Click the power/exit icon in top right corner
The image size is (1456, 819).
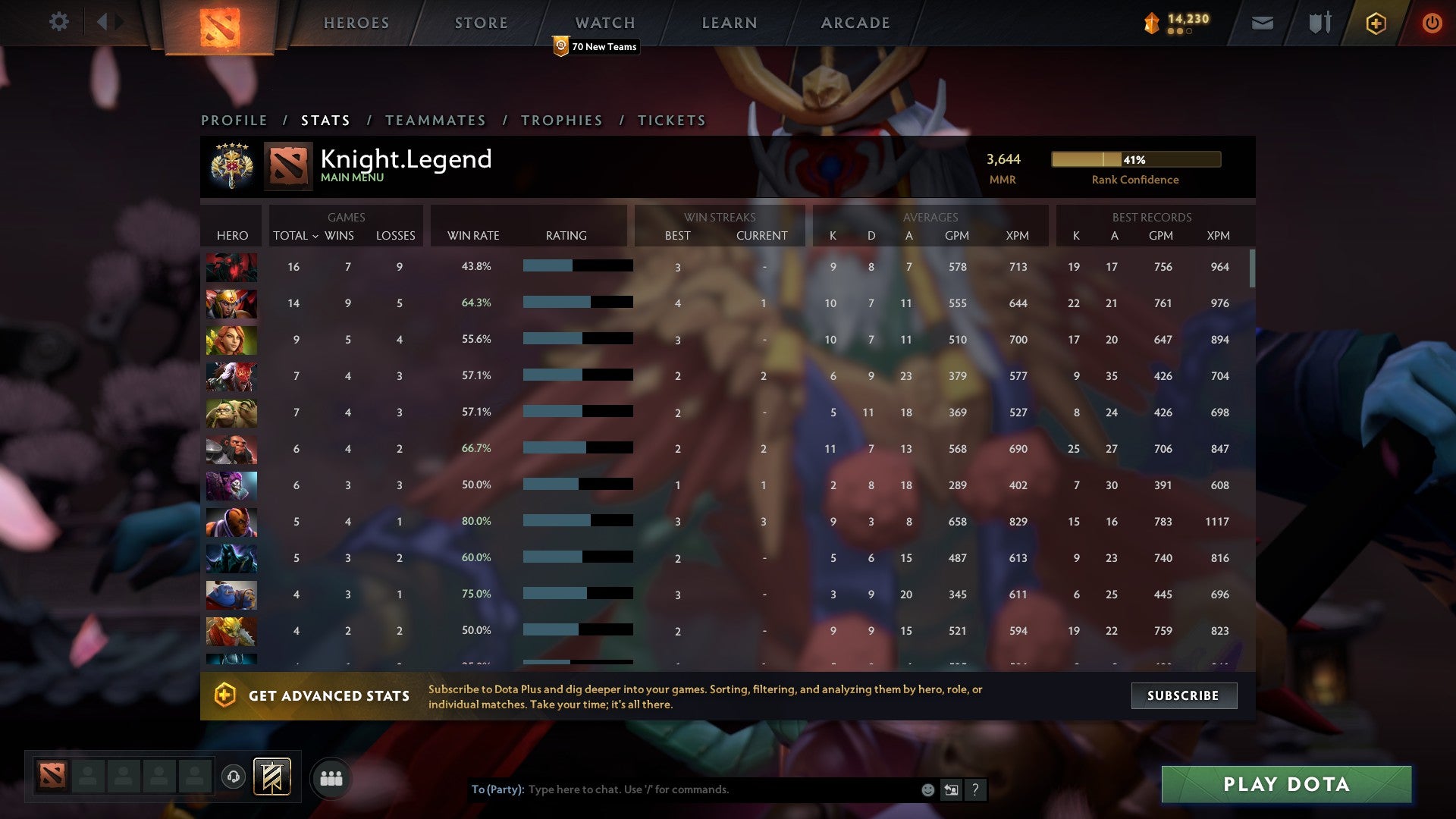[x=1432, y=23]
